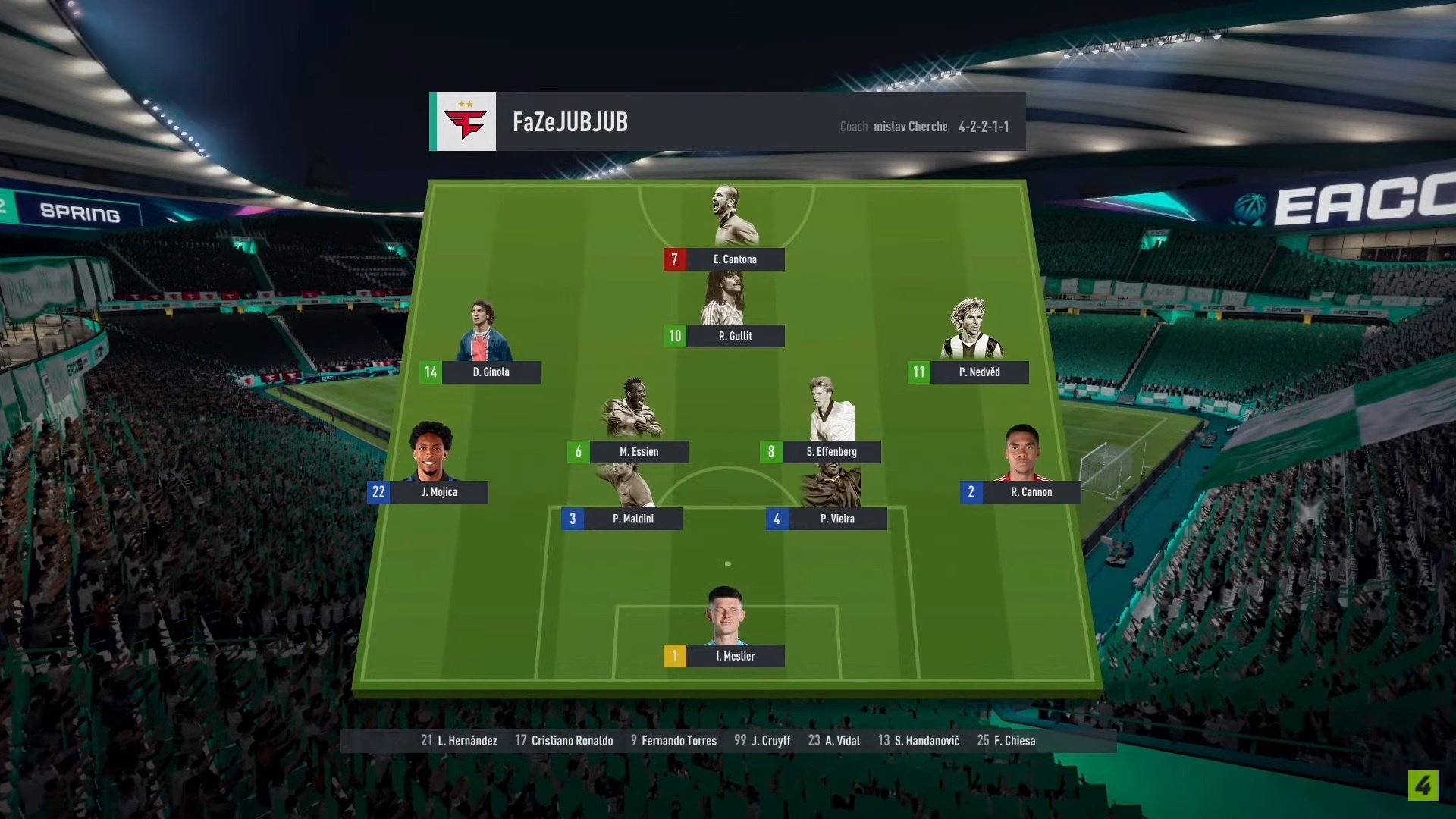Click the FaZe team crest logo

[466, 122]
